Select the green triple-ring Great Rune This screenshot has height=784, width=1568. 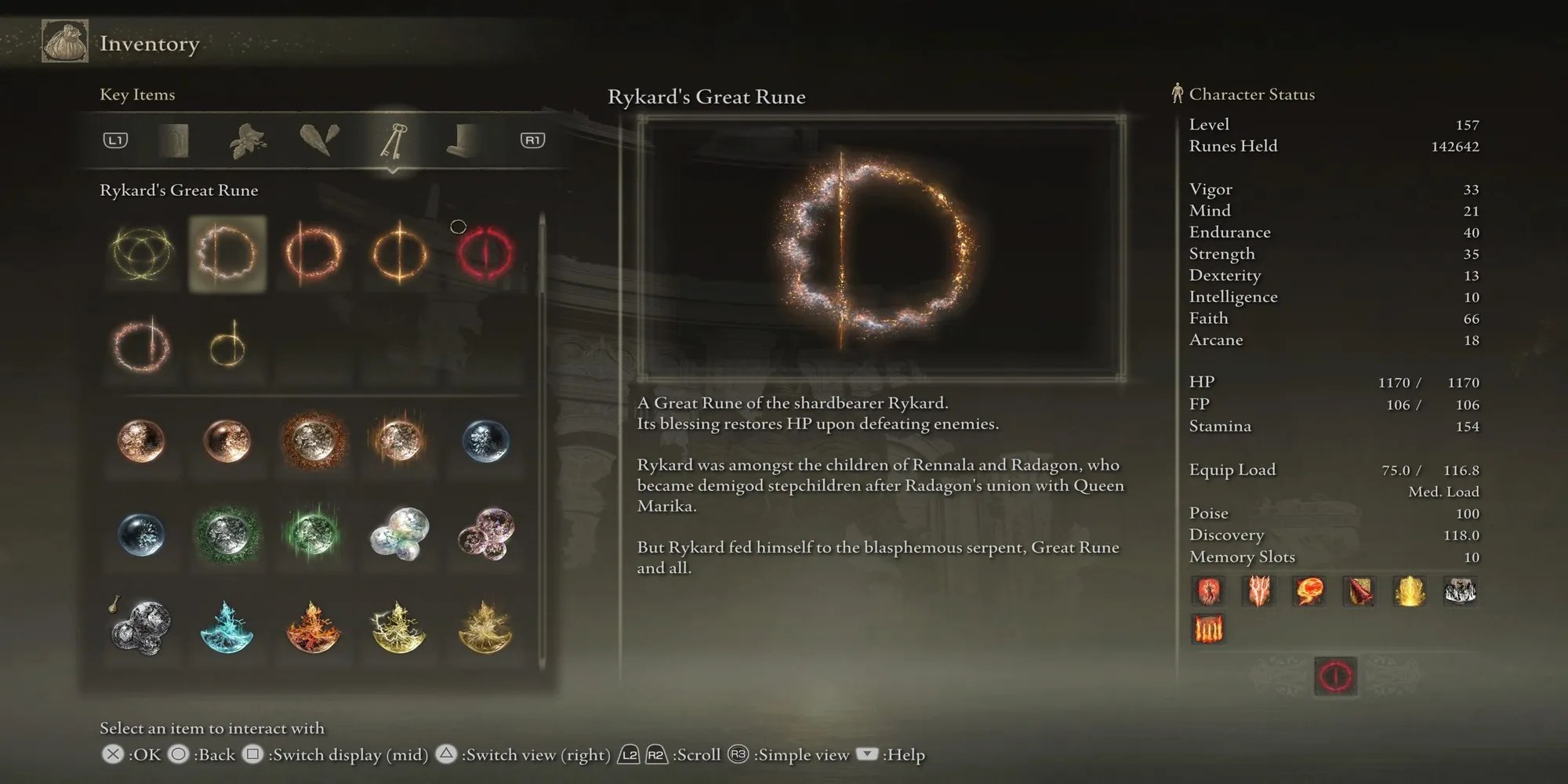(x=141, y=253)
